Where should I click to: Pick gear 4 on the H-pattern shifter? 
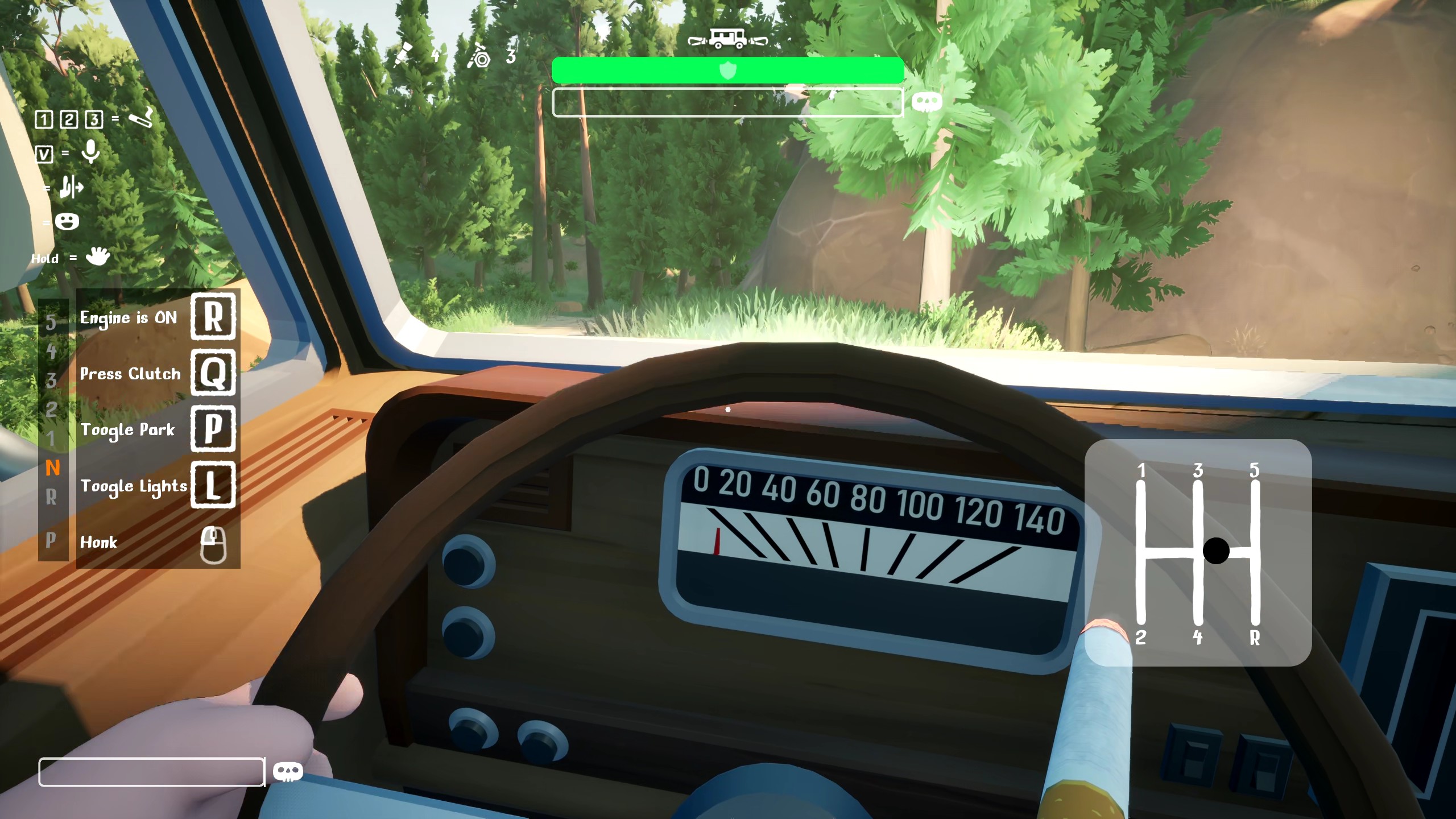click(1198, 637)
